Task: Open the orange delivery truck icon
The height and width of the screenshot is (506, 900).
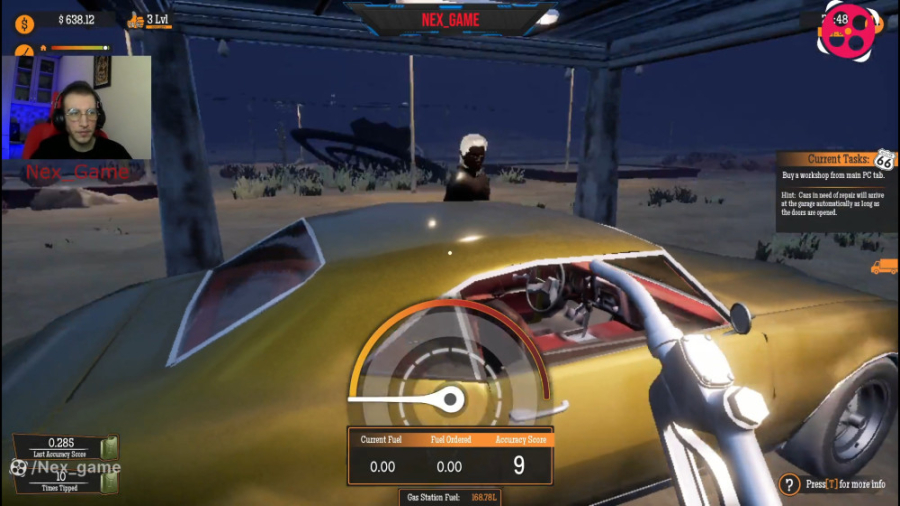Action: tap(884, 267)
